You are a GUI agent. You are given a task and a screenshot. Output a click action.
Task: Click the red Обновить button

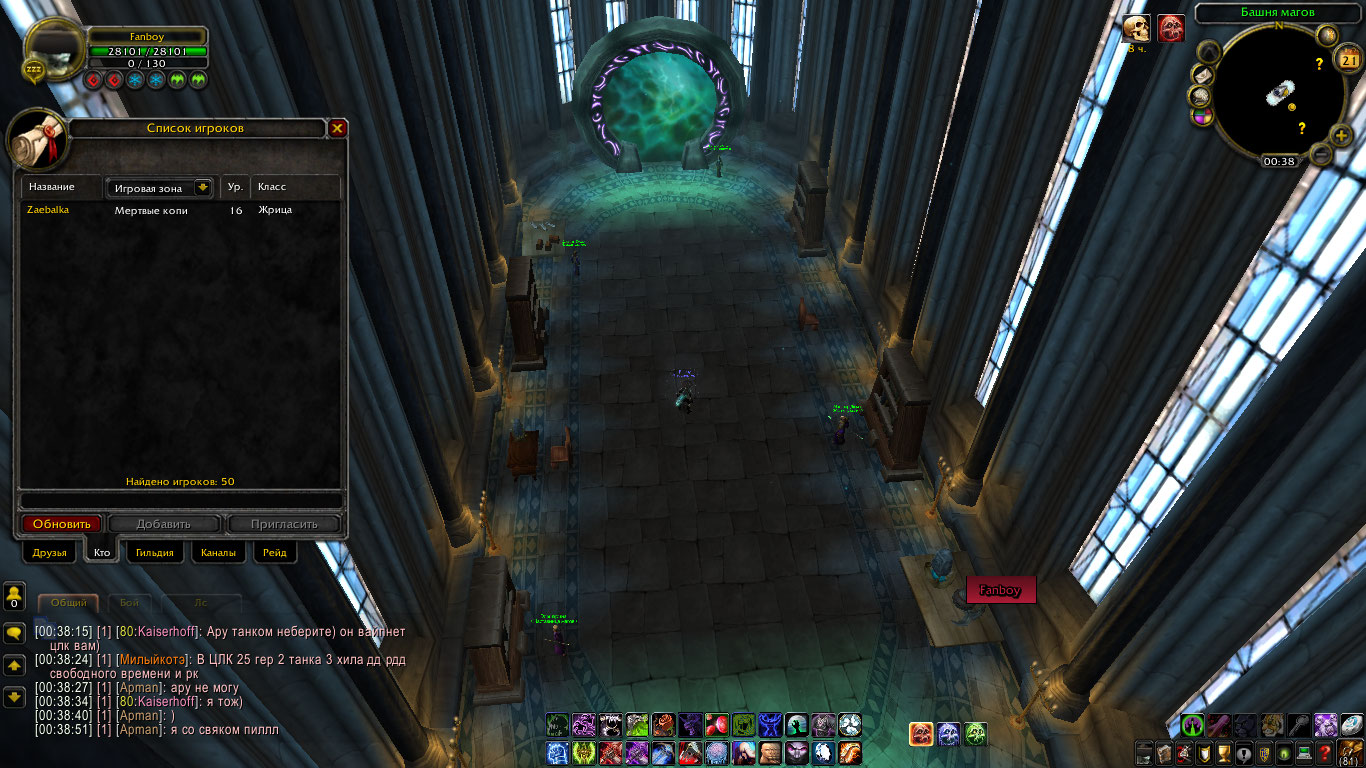(62, 524)
